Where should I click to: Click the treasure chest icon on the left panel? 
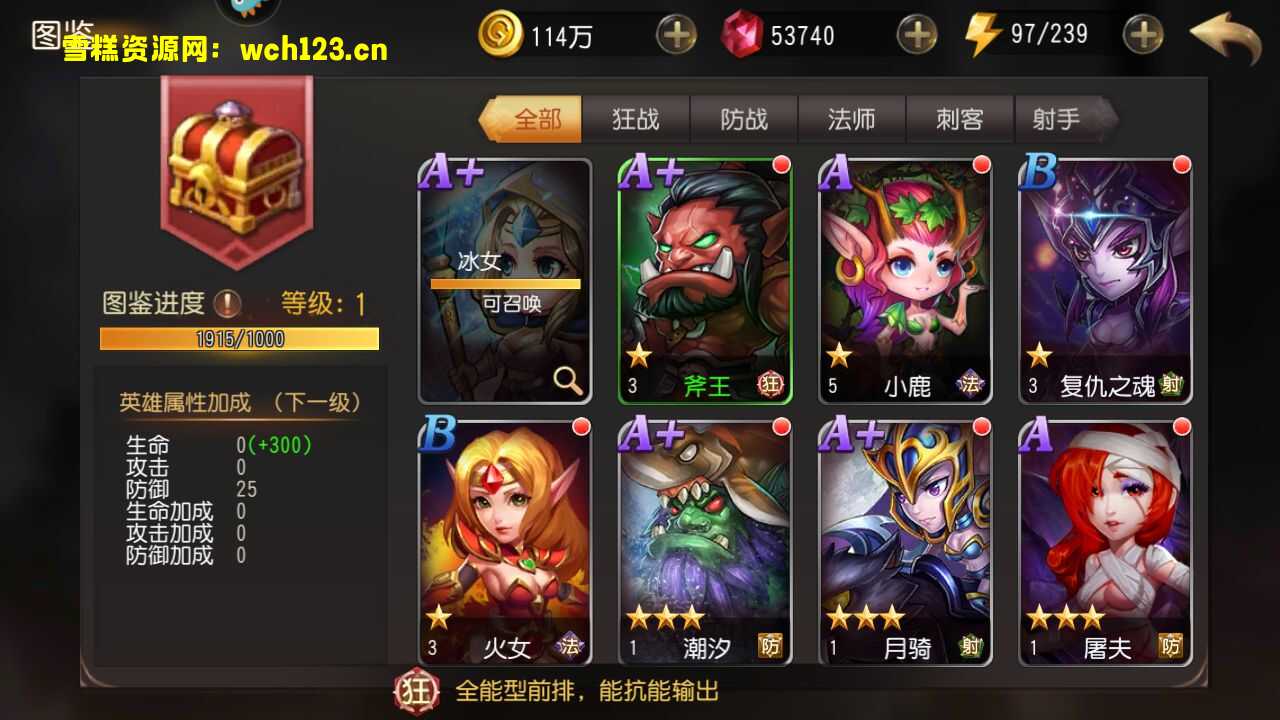point(235,170)
